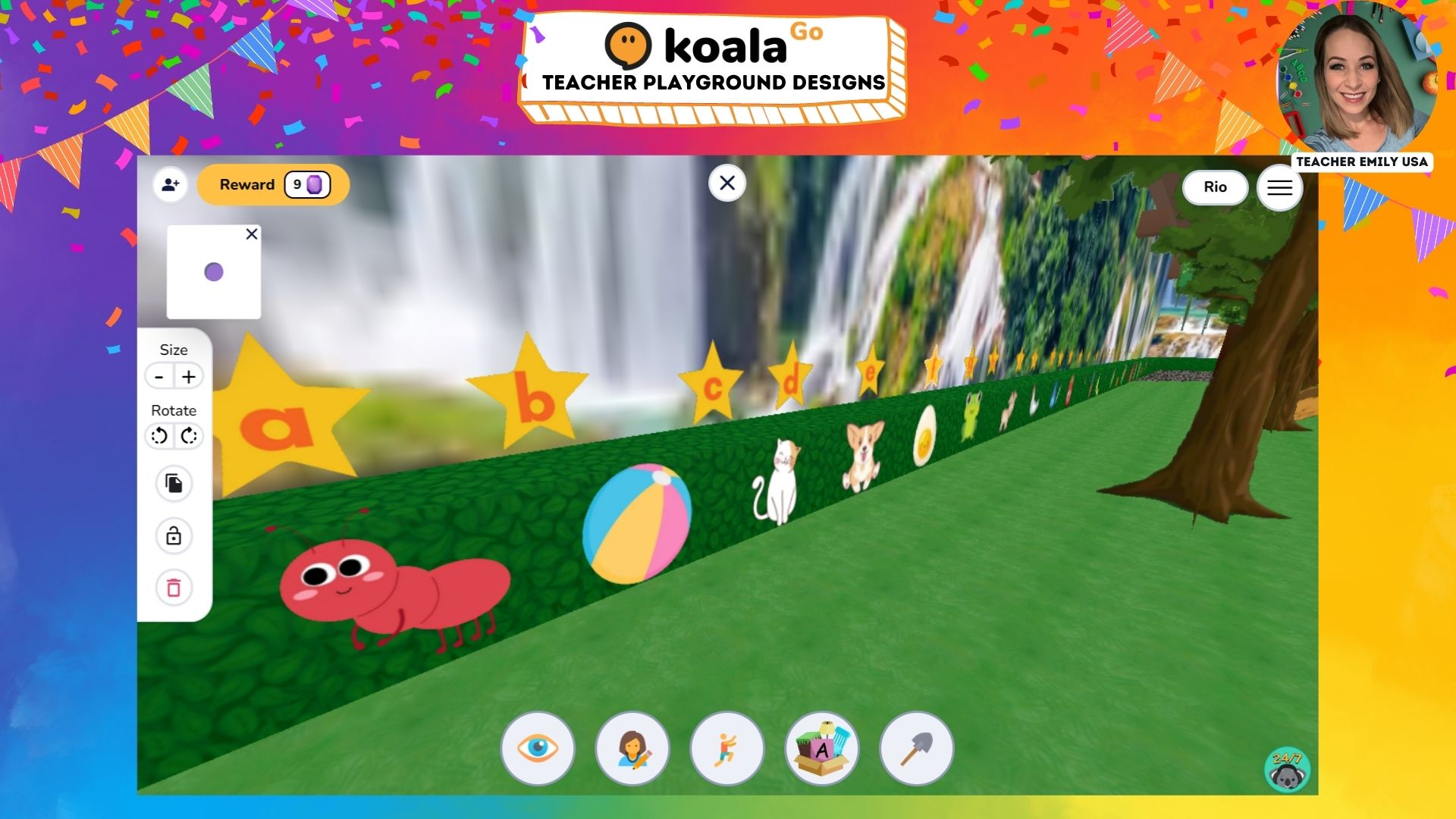Image resolution: width=1456 pixels, height=819 pixels.
Task: Rotate the object clockwise
Action: tap(188, 436)
